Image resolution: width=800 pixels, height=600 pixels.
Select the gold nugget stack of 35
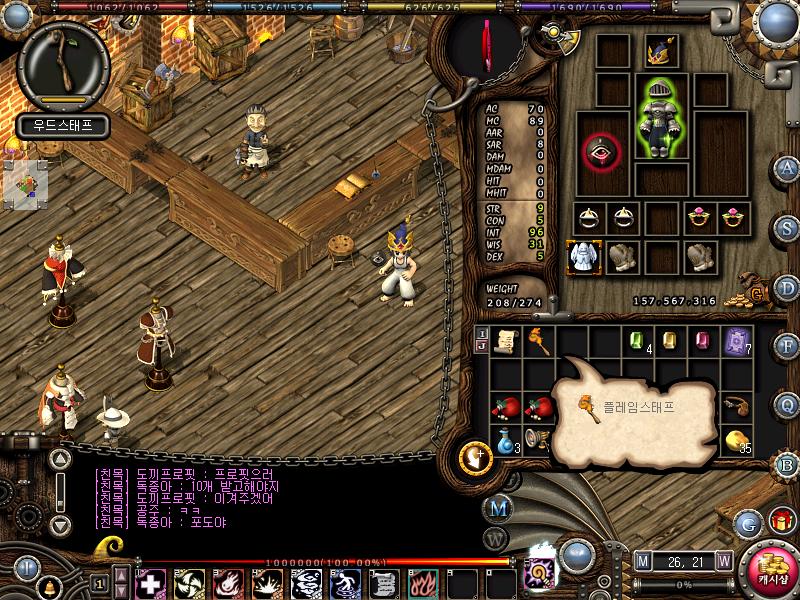[x=738, y=440]
